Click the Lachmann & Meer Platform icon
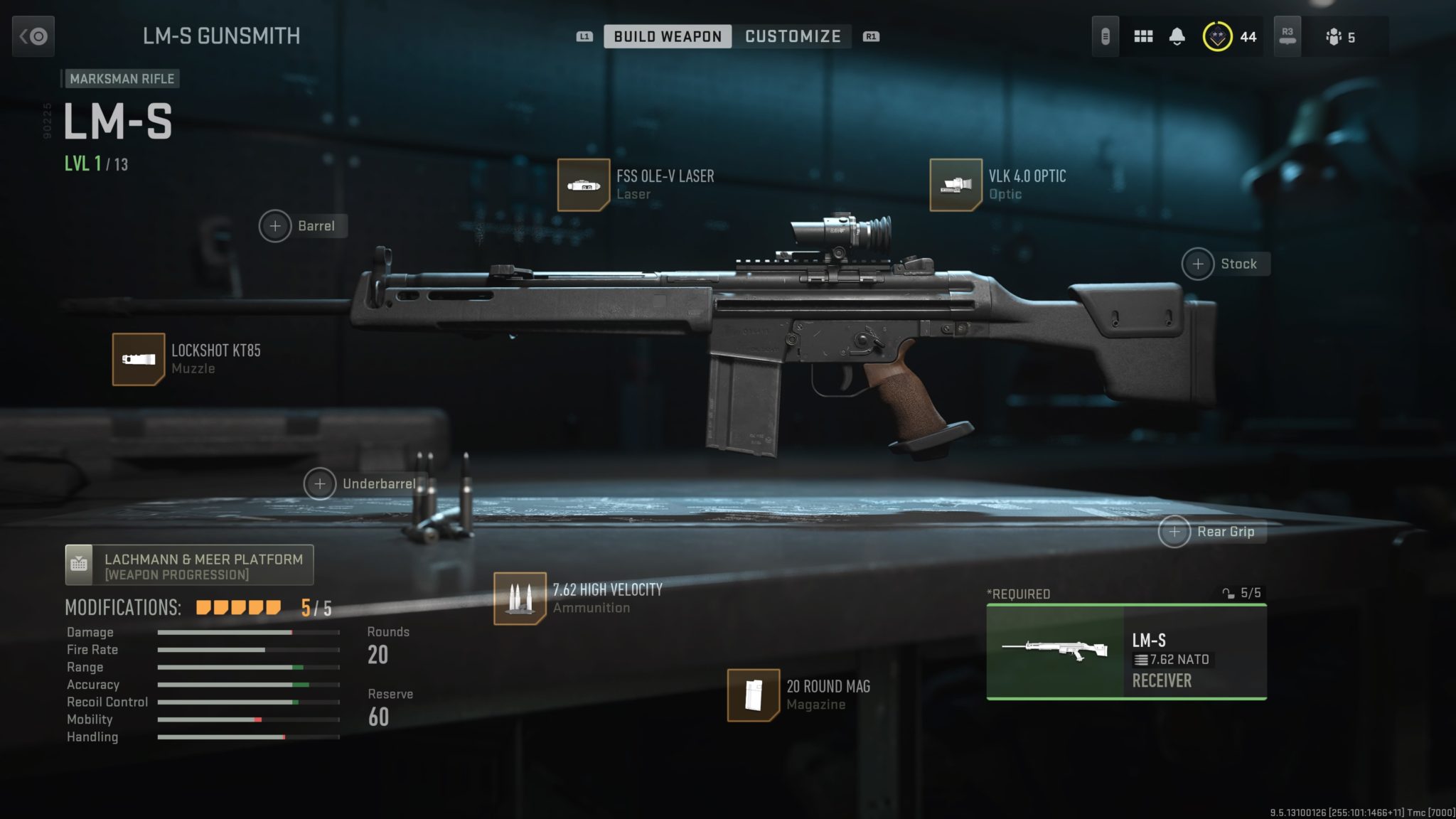Viewport: 1456px width, 819px height. coord(80,564)
